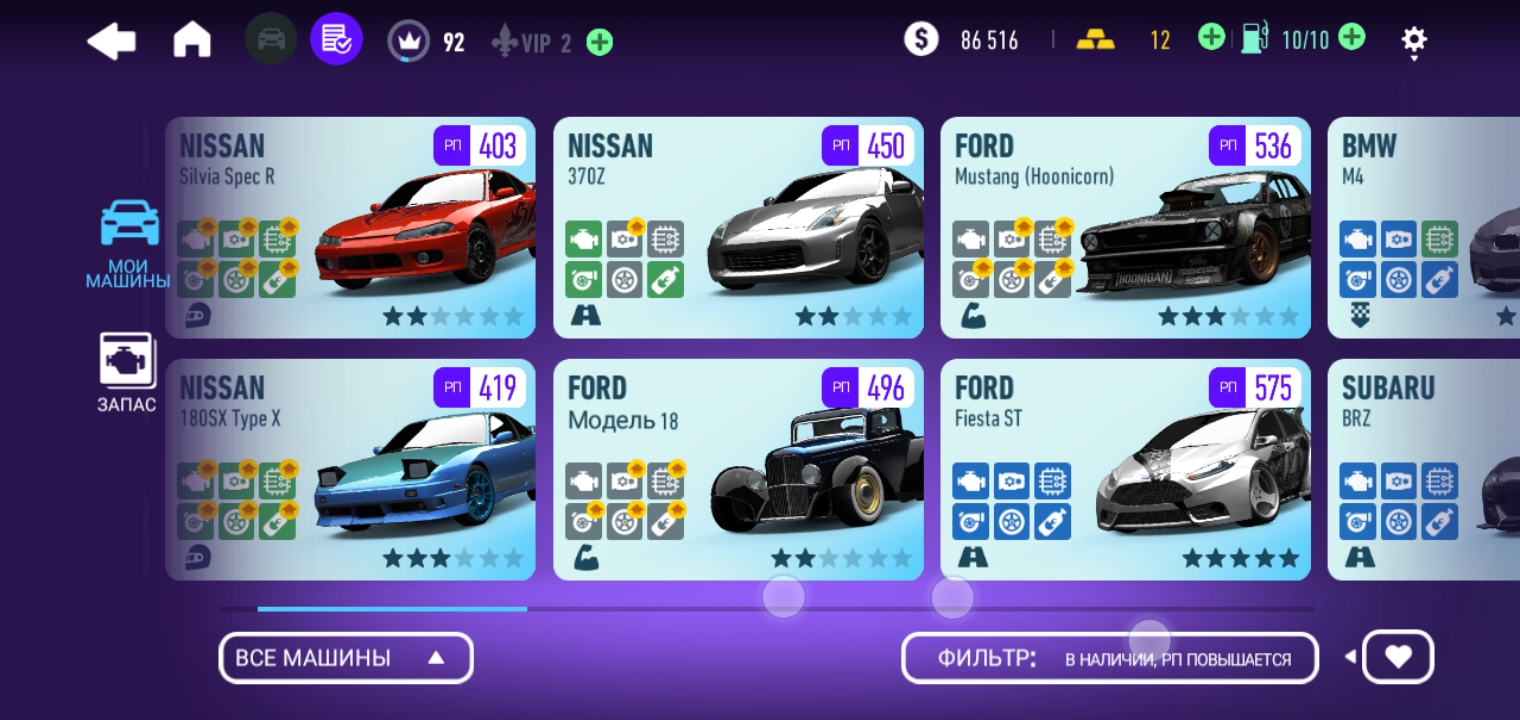This screenshot has height=720, width=1520.
Task: Open the Все Машины dropdown
Action: click(345, 658)
